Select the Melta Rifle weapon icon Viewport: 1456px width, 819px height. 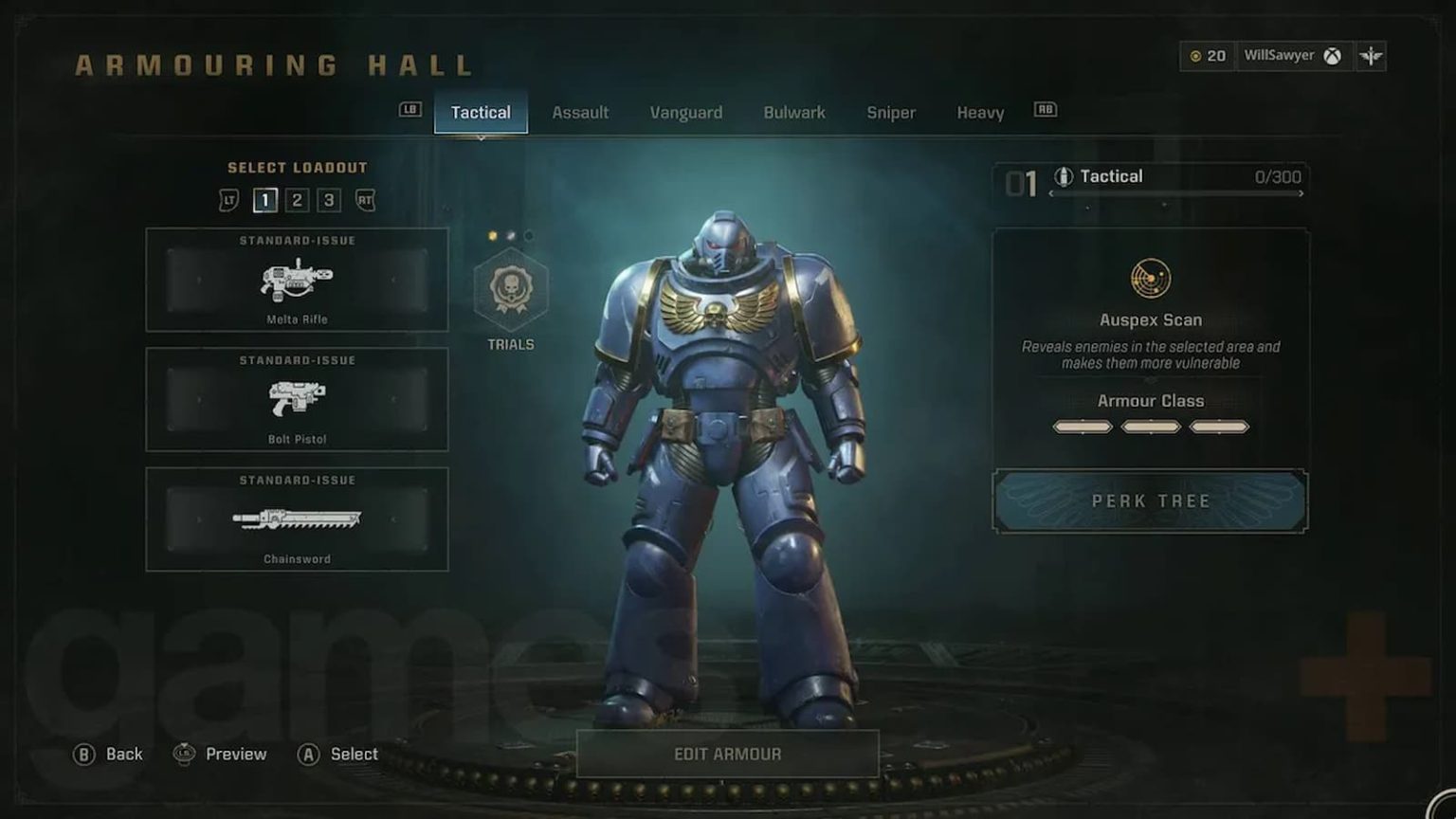coord(296,281)
